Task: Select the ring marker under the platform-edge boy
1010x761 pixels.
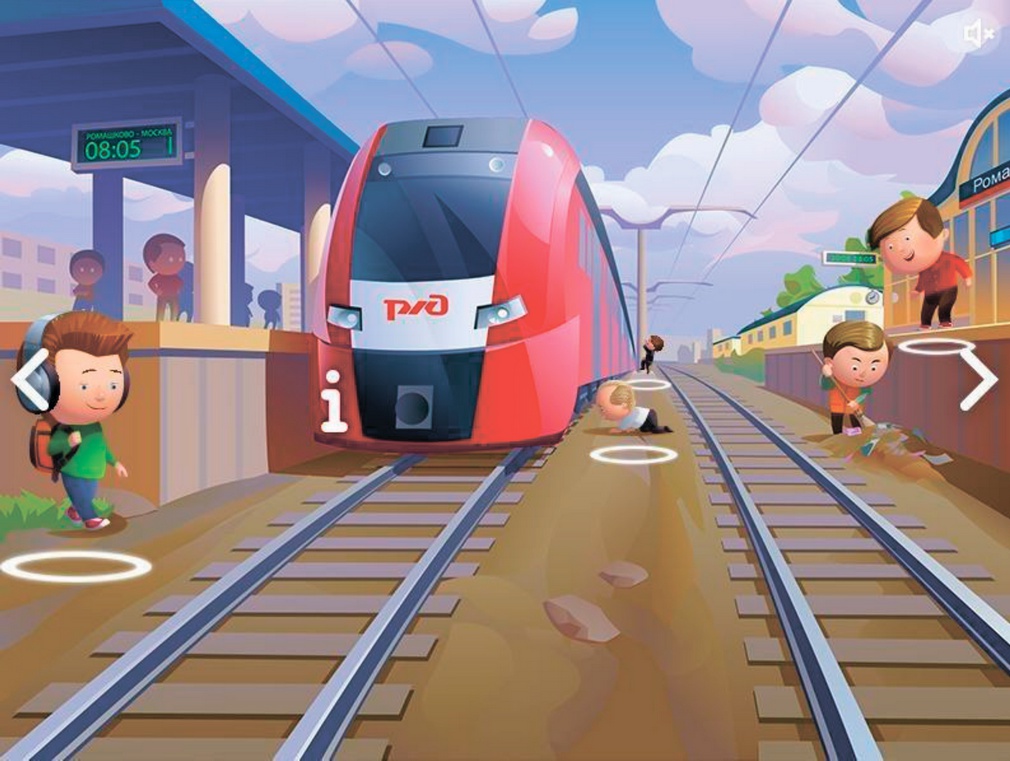Action: pos(936,346)
